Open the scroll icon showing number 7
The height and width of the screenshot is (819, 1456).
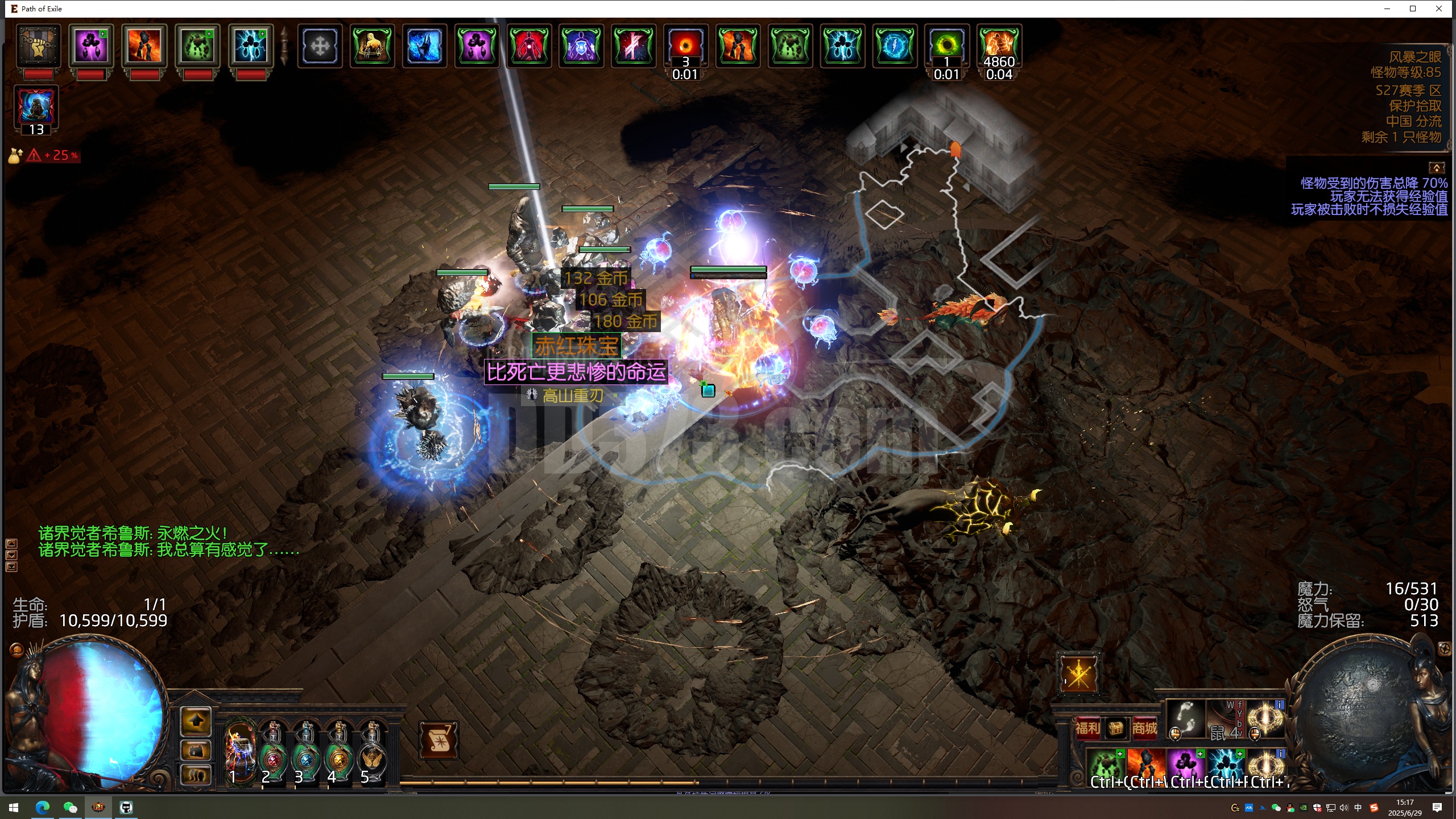point(439,739)
